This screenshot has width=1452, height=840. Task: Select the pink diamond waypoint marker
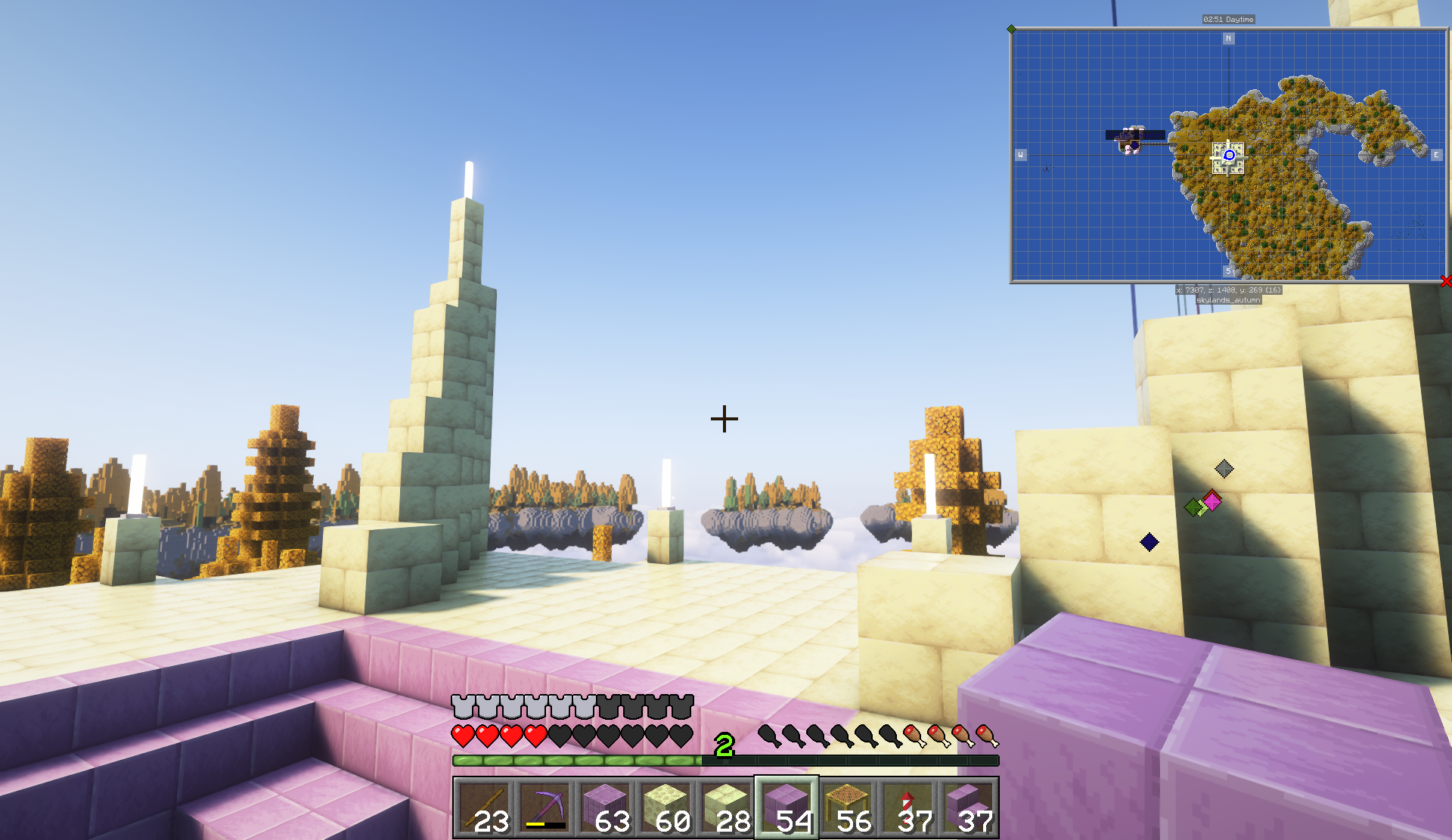click(x=1212, y=501)
